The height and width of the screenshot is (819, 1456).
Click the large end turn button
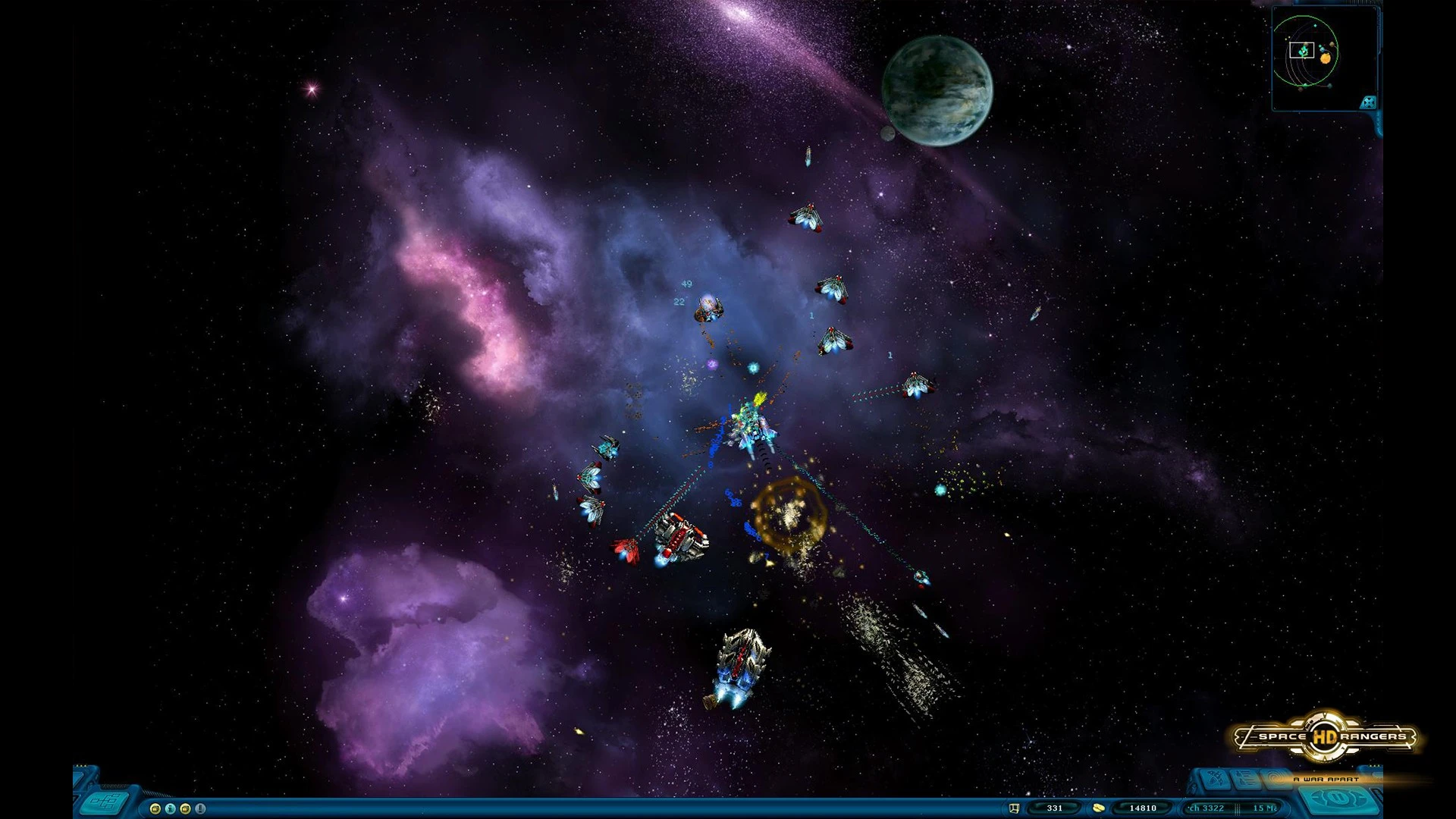pos(1339,799)
